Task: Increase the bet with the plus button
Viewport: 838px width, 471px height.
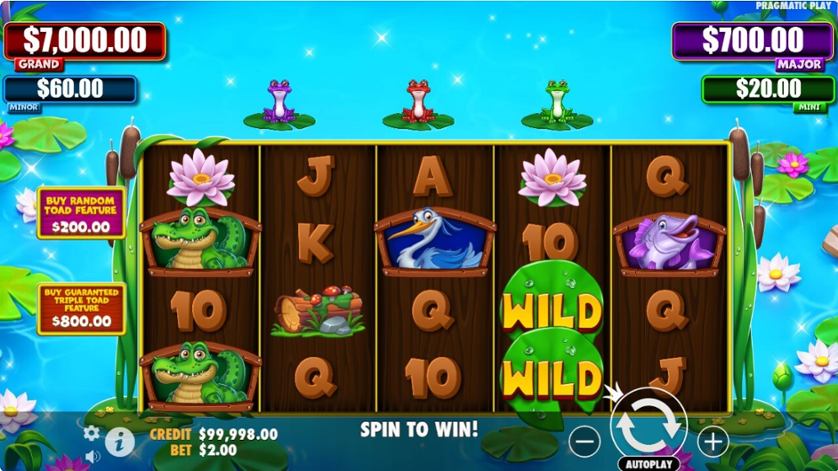Action: (712, 440)
